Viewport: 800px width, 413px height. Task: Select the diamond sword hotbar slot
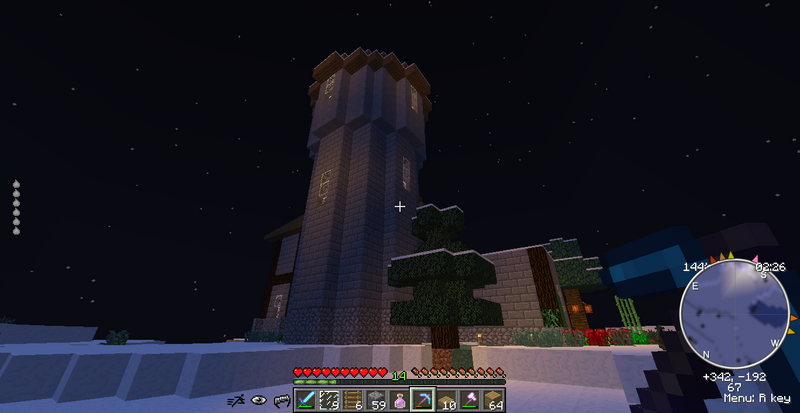click(306, 399)
